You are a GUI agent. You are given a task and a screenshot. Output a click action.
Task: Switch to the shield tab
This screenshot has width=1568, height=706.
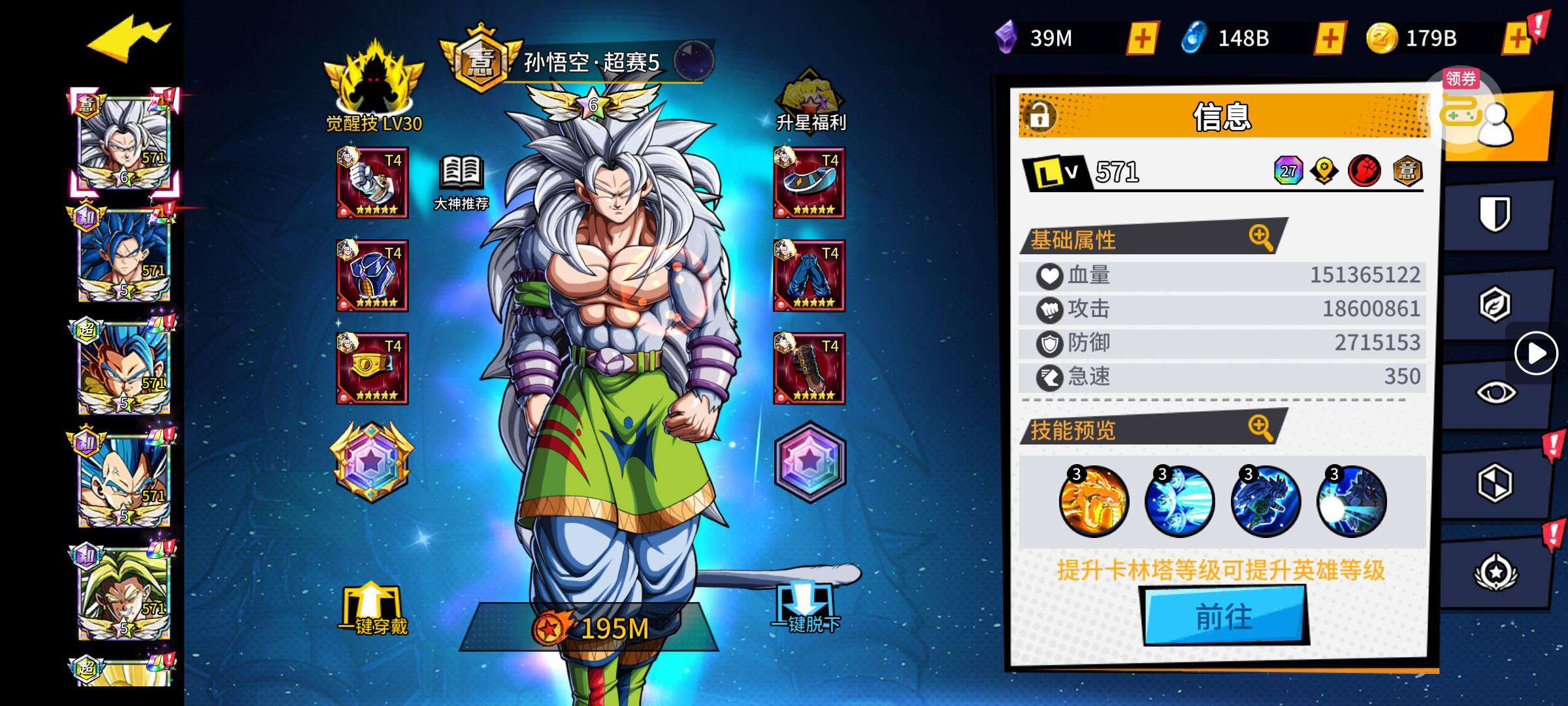click(x=1495, y=214)
